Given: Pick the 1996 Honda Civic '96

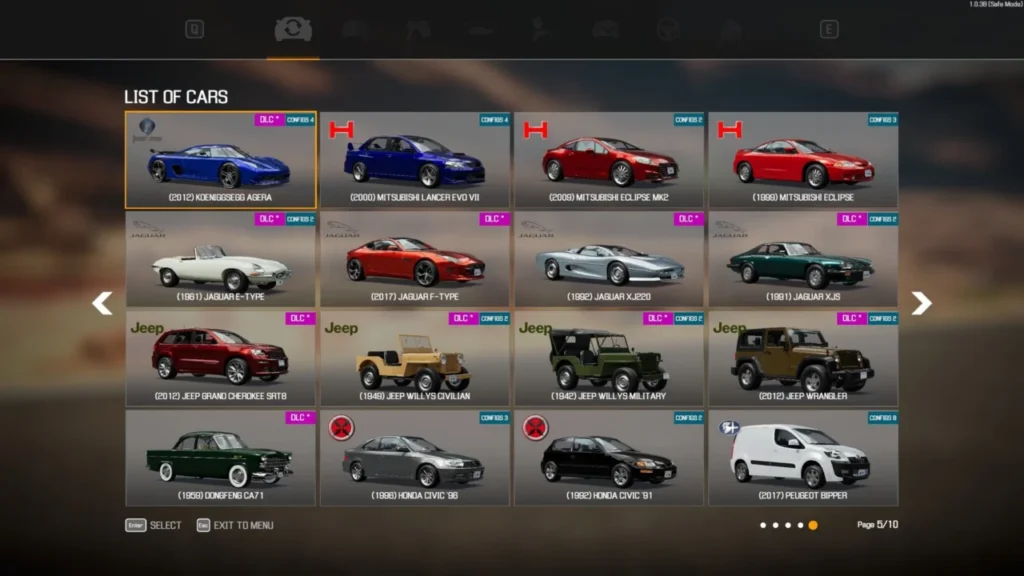Looking at the screenshot, I should [x=415, y=457].
